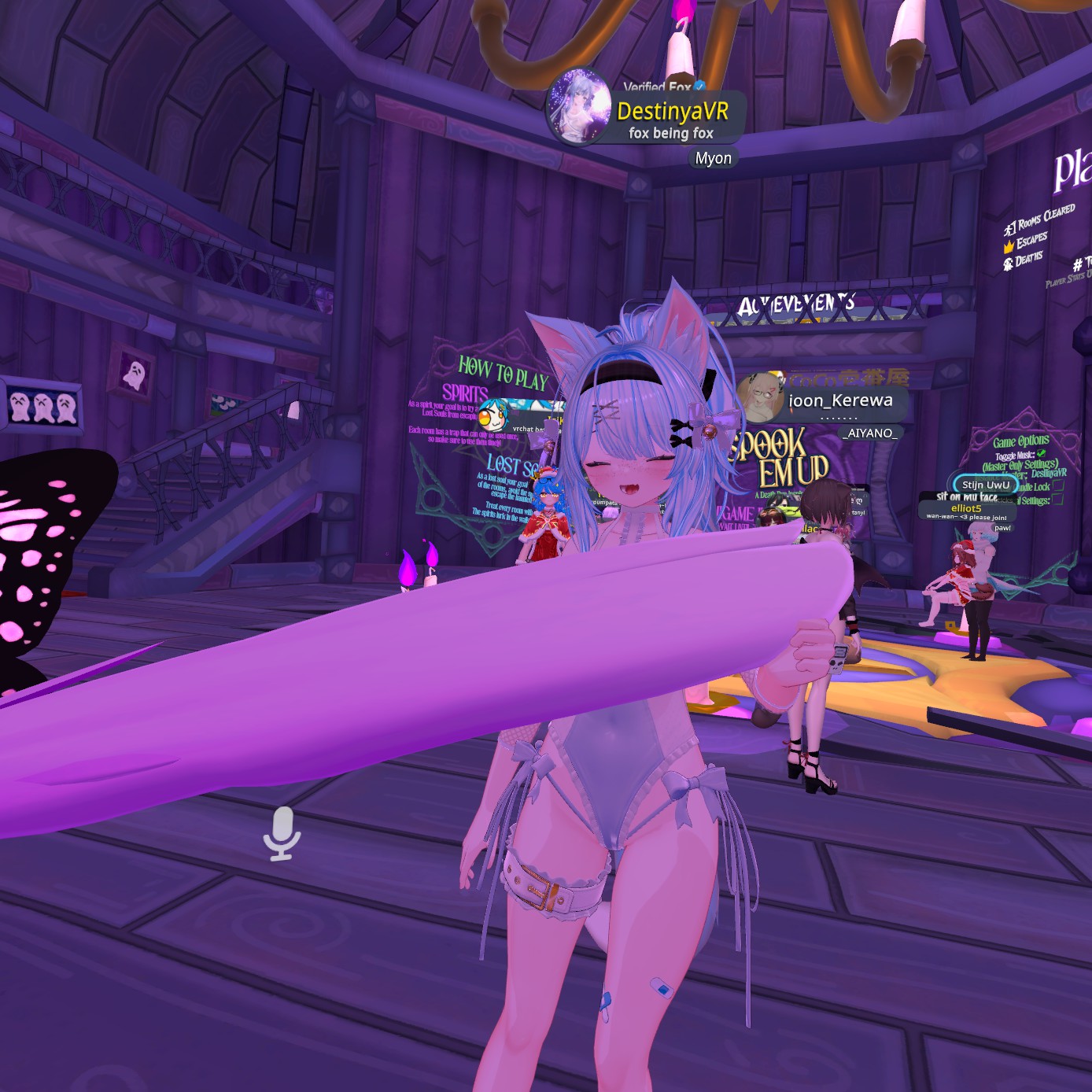1092x1092 pixels.
Task: Select the DestinyaVR nameplate
Action: pos(671,112)
